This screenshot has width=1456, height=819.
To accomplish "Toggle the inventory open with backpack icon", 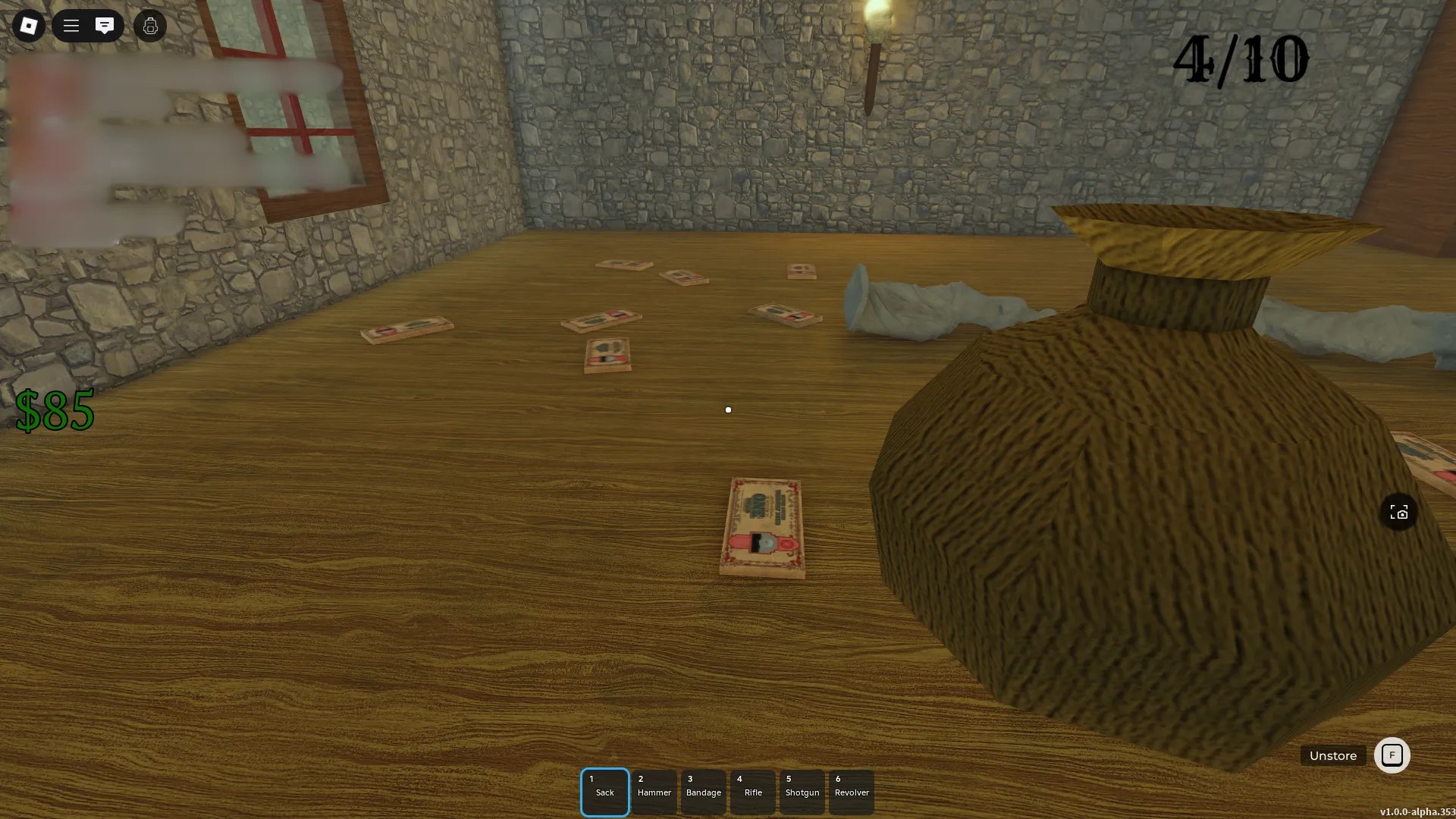I will click(149, 25).
